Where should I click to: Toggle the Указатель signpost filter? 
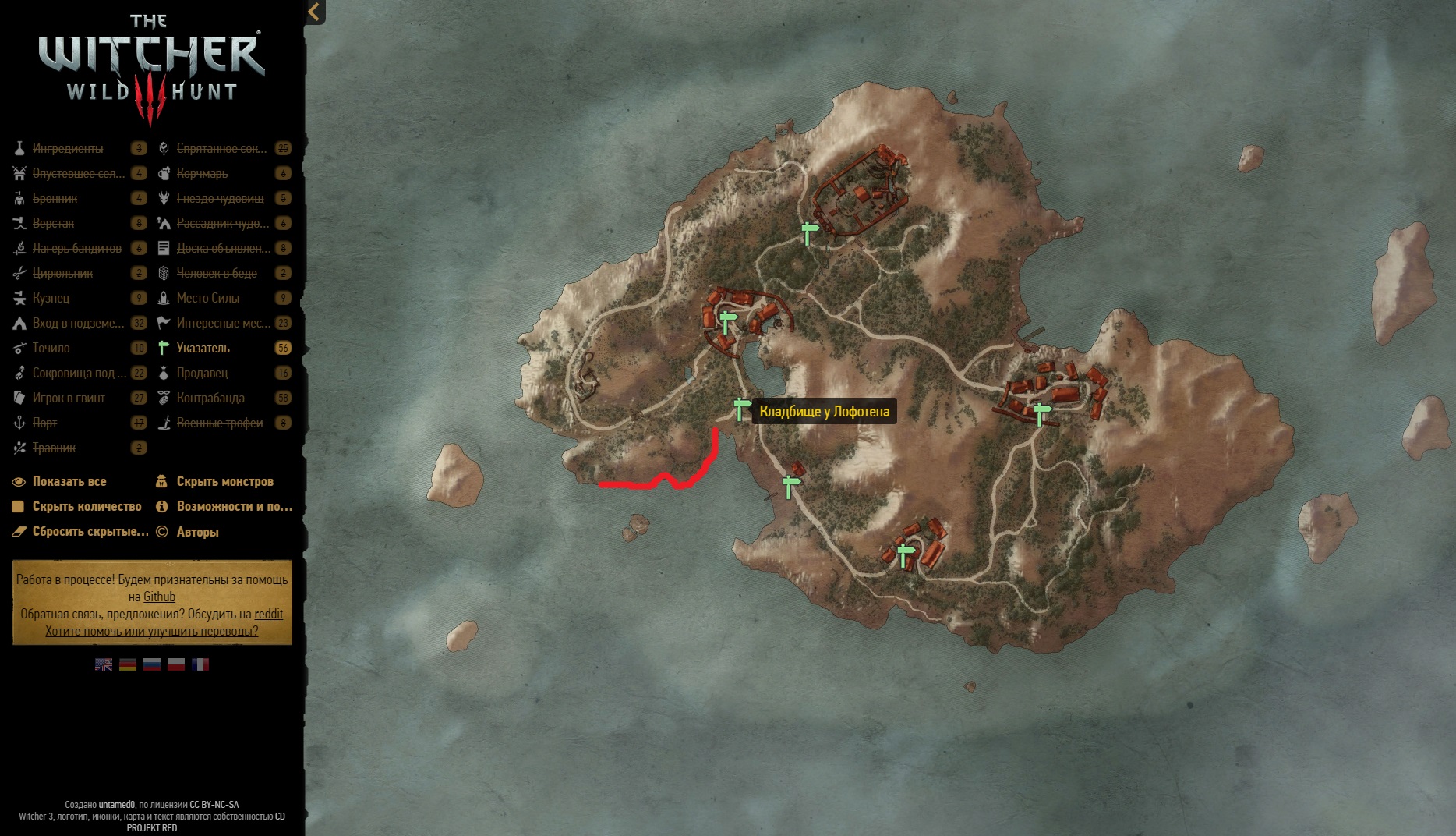click(203, 348)
